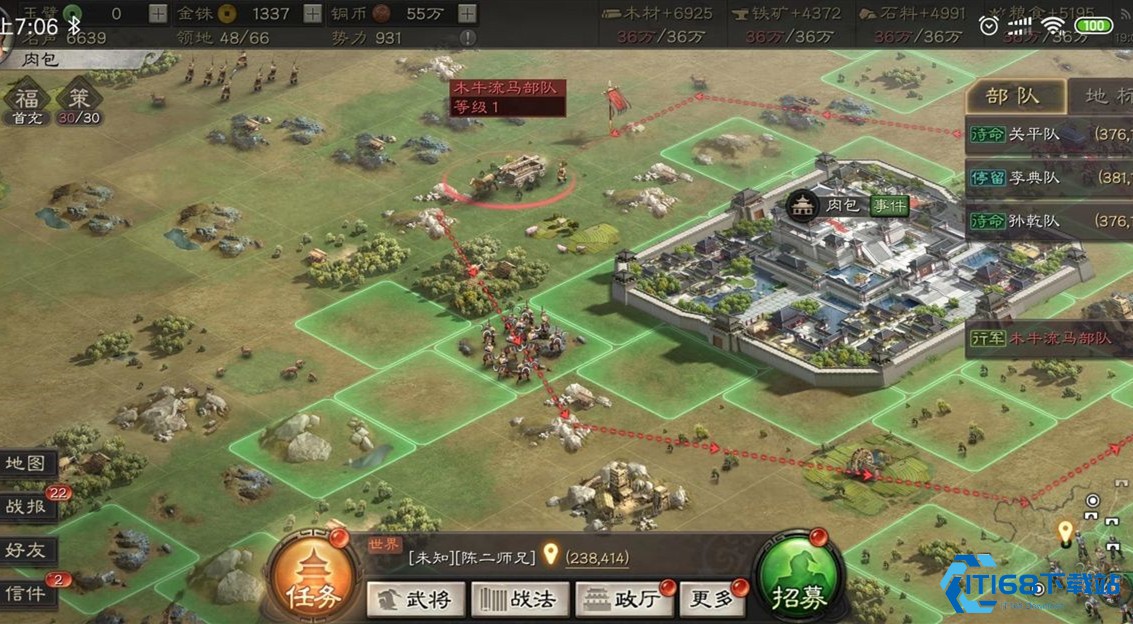This screenshot has height=624, width=1133.
Task: Select the 关平队 troop row
Action: (1048, 135)
